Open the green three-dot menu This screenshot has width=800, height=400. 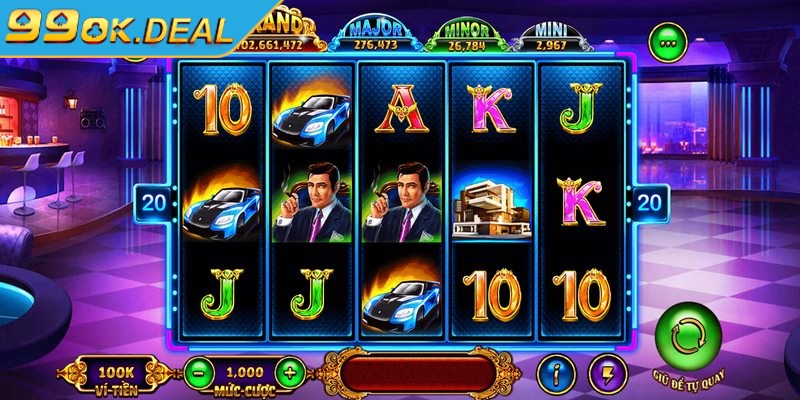tap(666, 41)
